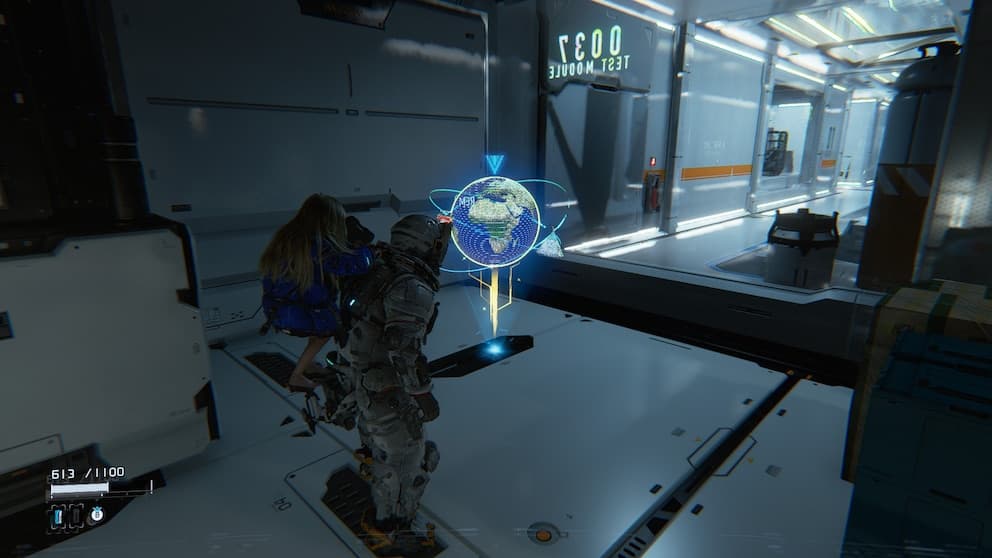992x558 pixels.
Task: Select the glowing blue energy cell slot
Action: click(x=58, y=516)
